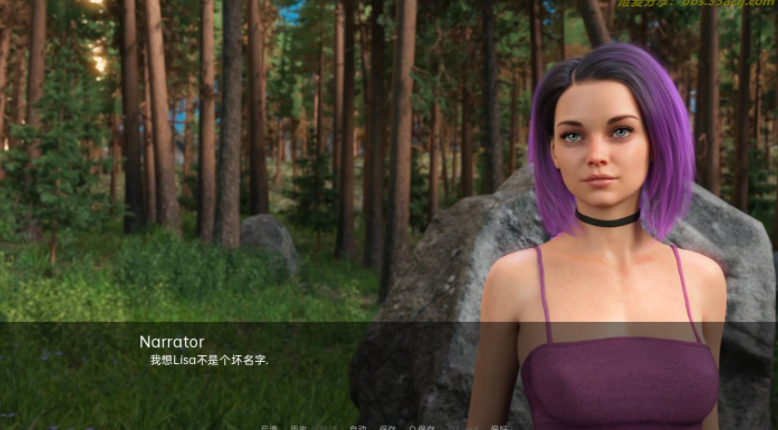778x430 pixels.
Task: Click the 后退 (Back) quick menu button
Action: (x=269, y=427)
